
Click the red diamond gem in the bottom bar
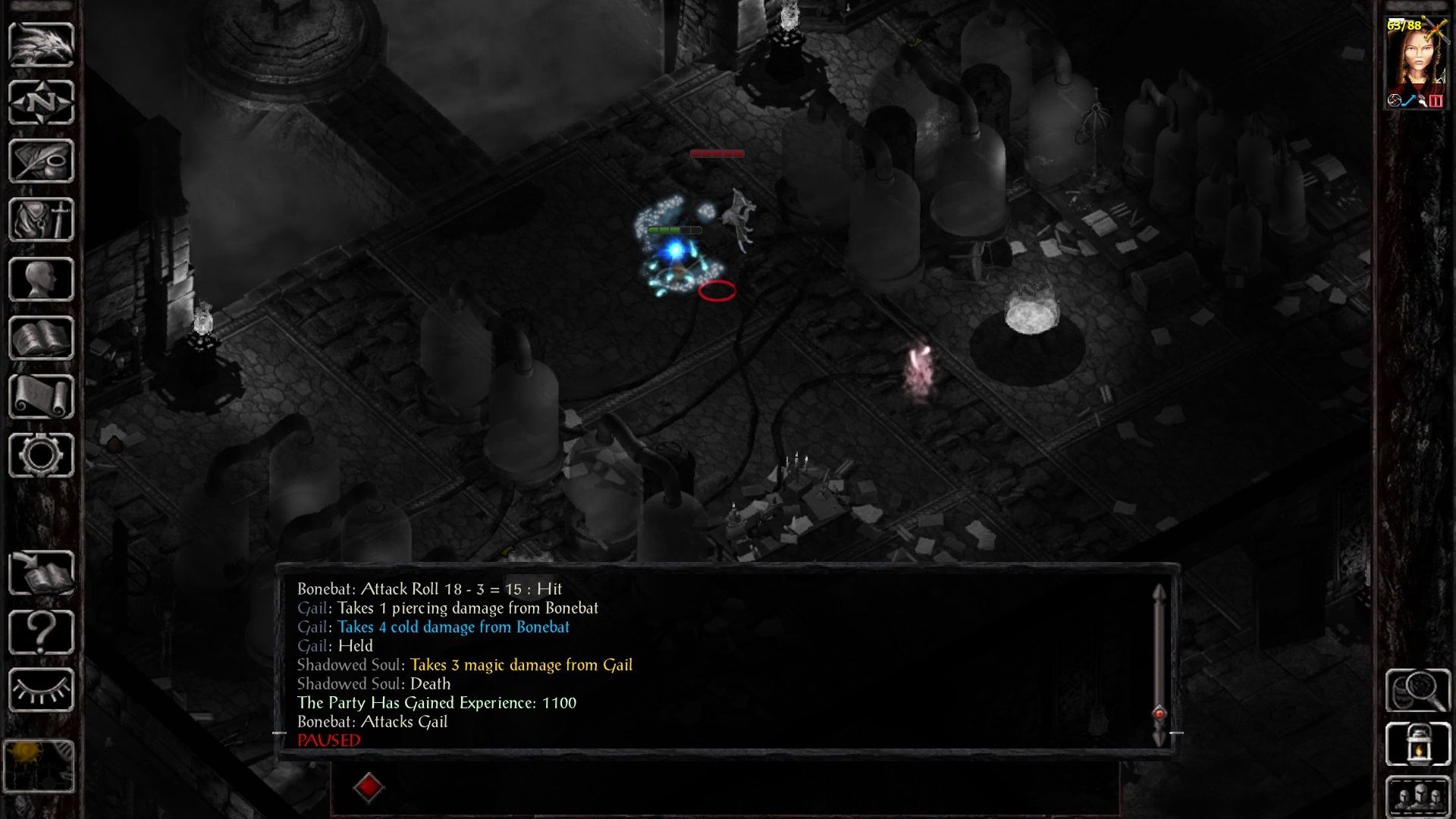pyautogui.click(x=369, y=787)
